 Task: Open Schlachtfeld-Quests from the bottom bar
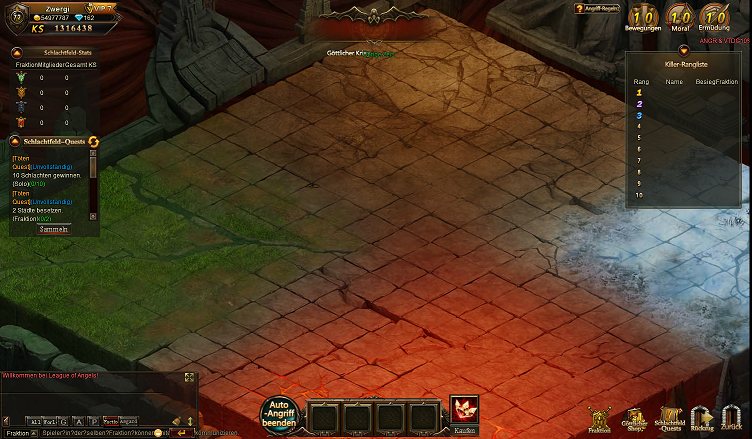click(x=670, y=418)
